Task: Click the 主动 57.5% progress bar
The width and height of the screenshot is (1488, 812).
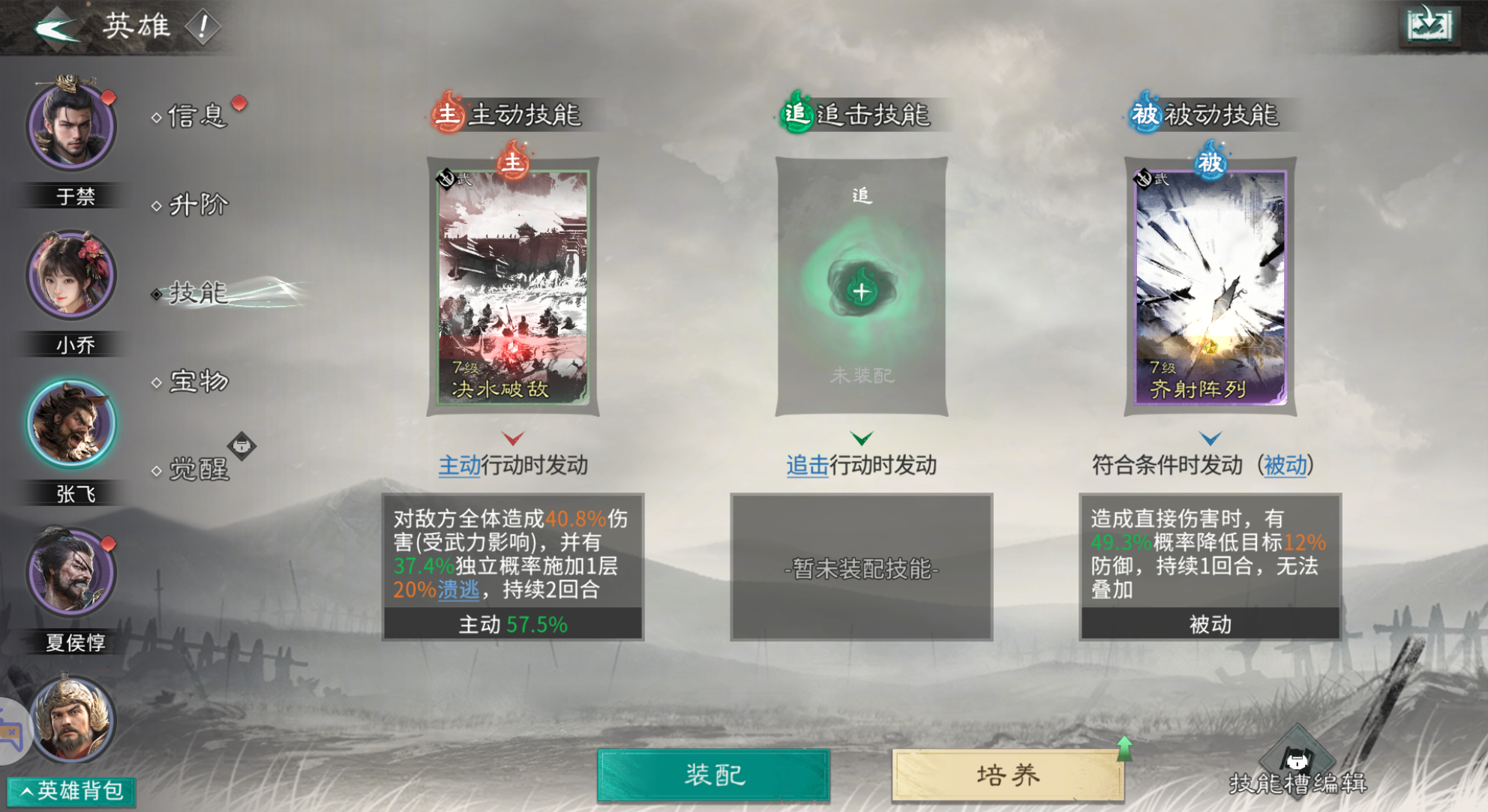Action: pyautogui.click(x=513, y=623)
